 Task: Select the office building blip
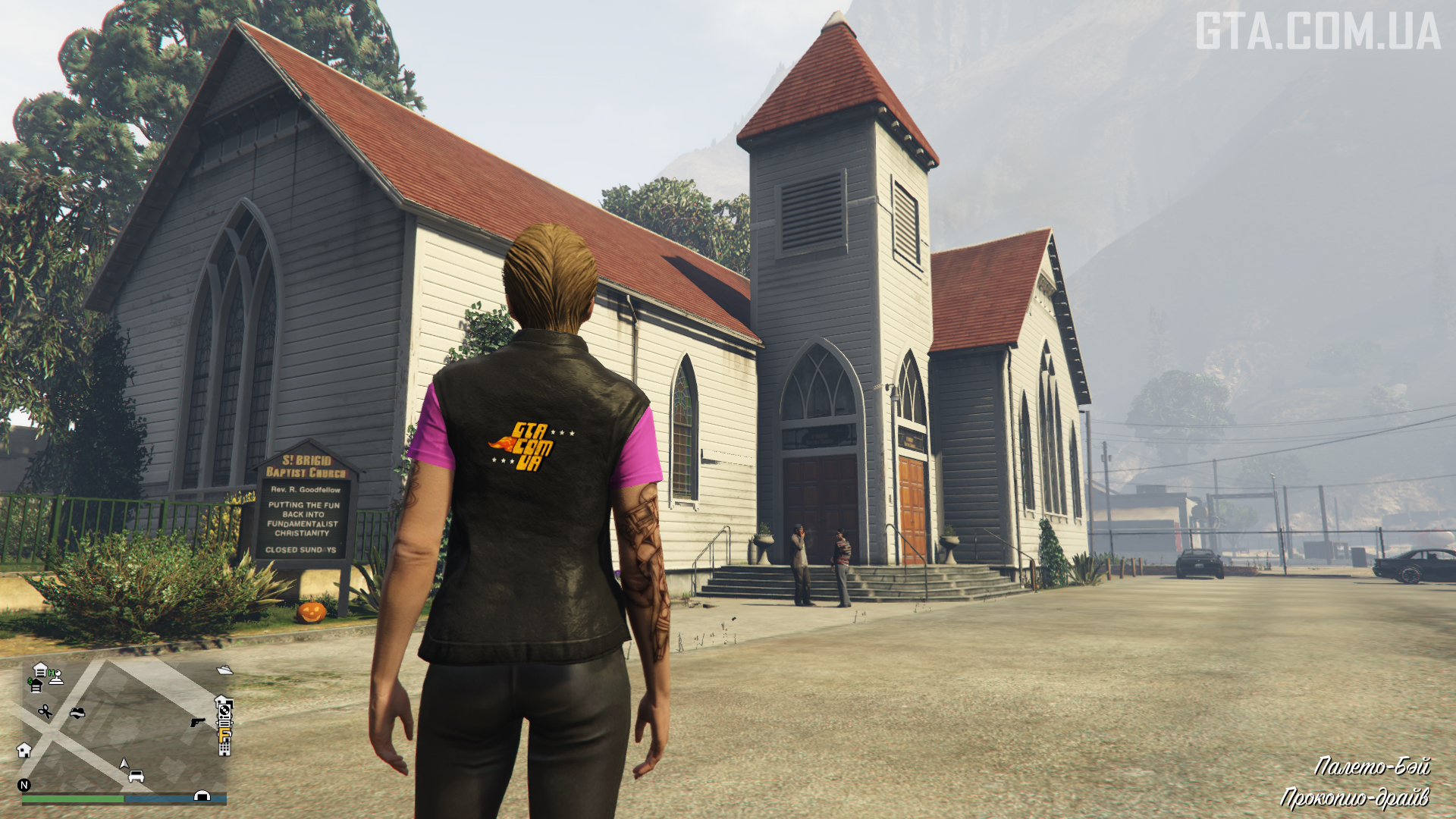pos(224,748)
